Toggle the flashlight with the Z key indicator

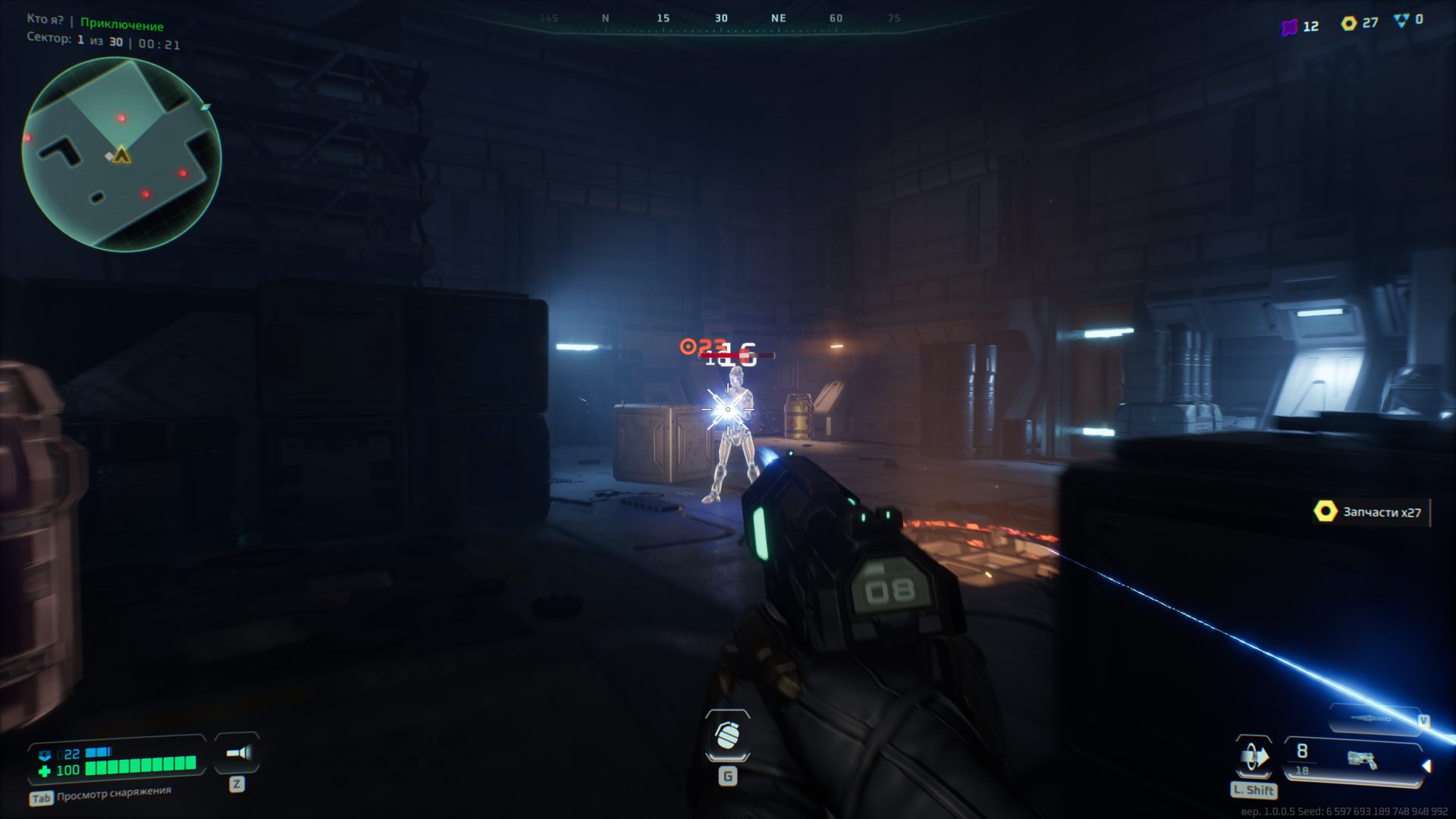(237, 783)
